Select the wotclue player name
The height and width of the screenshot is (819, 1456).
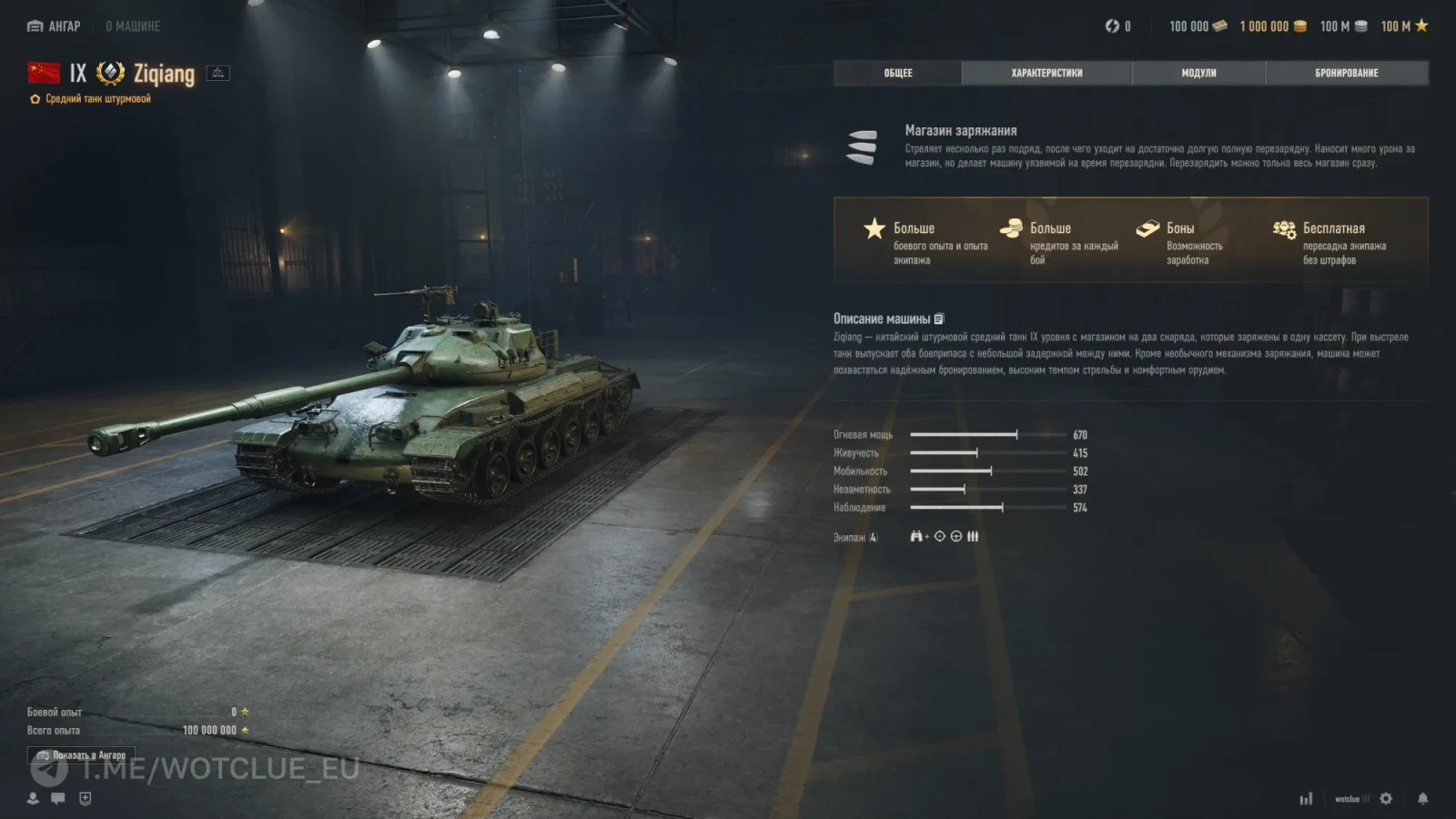point(1347,799)
